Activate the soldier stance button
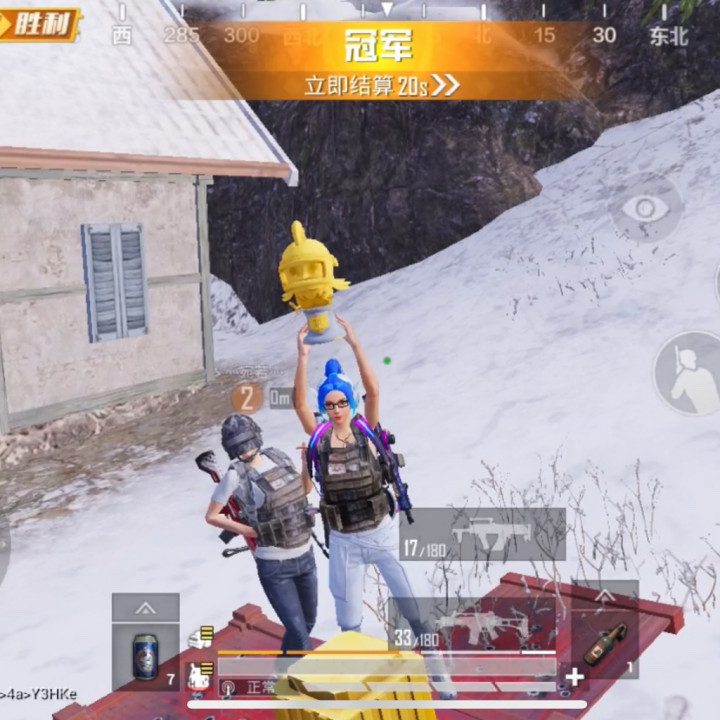Image resolution: width=720 pixels, height=720 pixels. [x=688, y=373]
